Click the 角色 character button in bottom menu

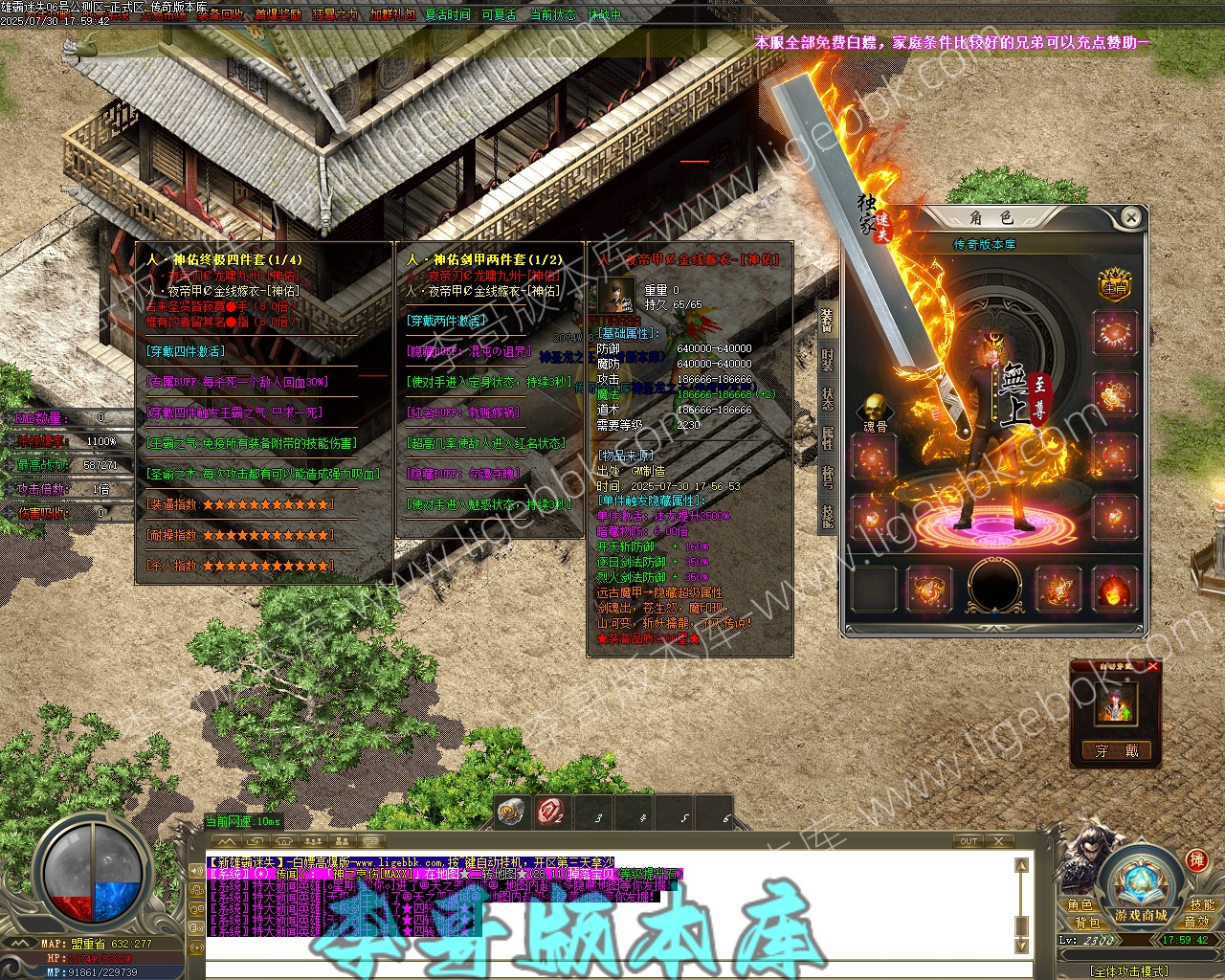[x=1080, y=905]
